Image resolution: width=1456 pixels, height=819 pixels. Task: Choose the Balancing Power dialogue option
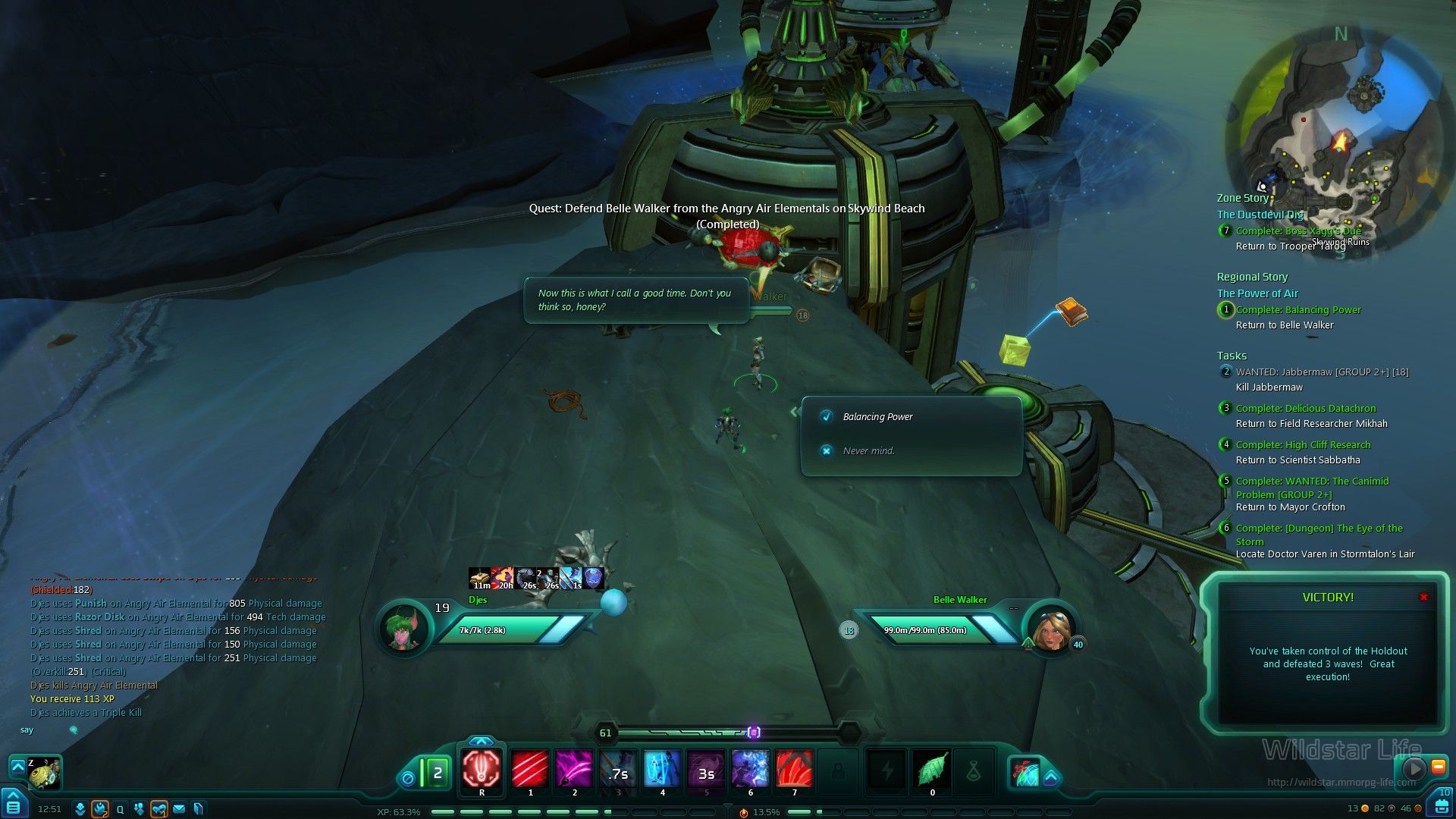click(x=877, y=417)
